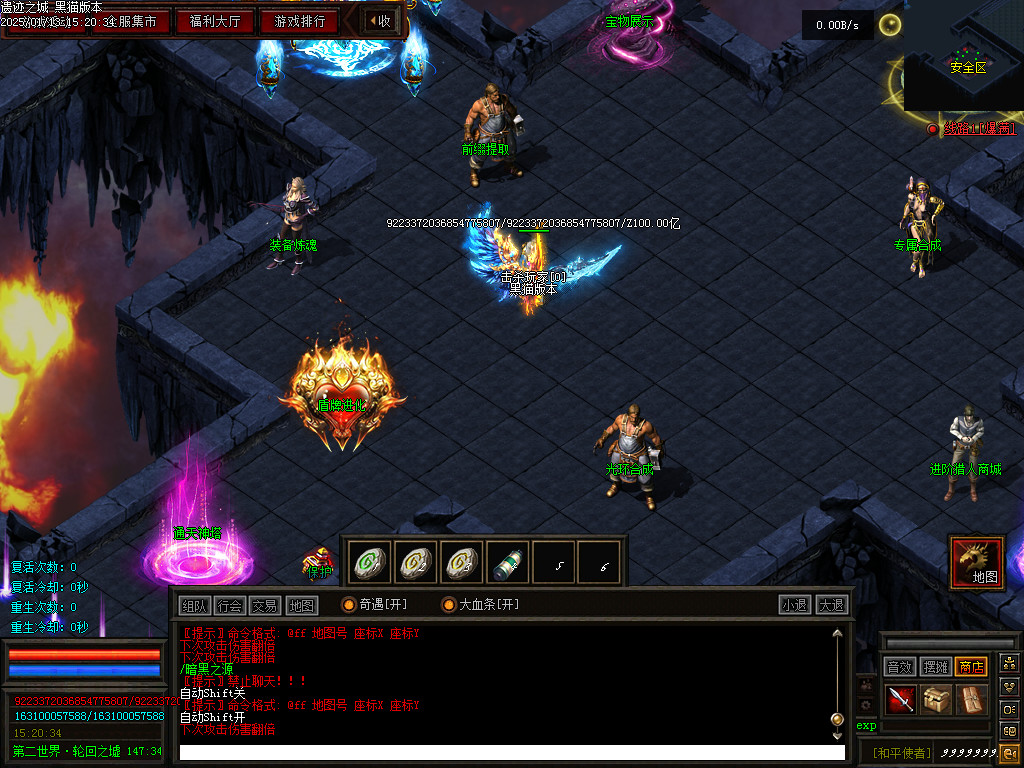Open the 商店 shop
Viewport: 1024px width, 768px height.
[971, 667]
